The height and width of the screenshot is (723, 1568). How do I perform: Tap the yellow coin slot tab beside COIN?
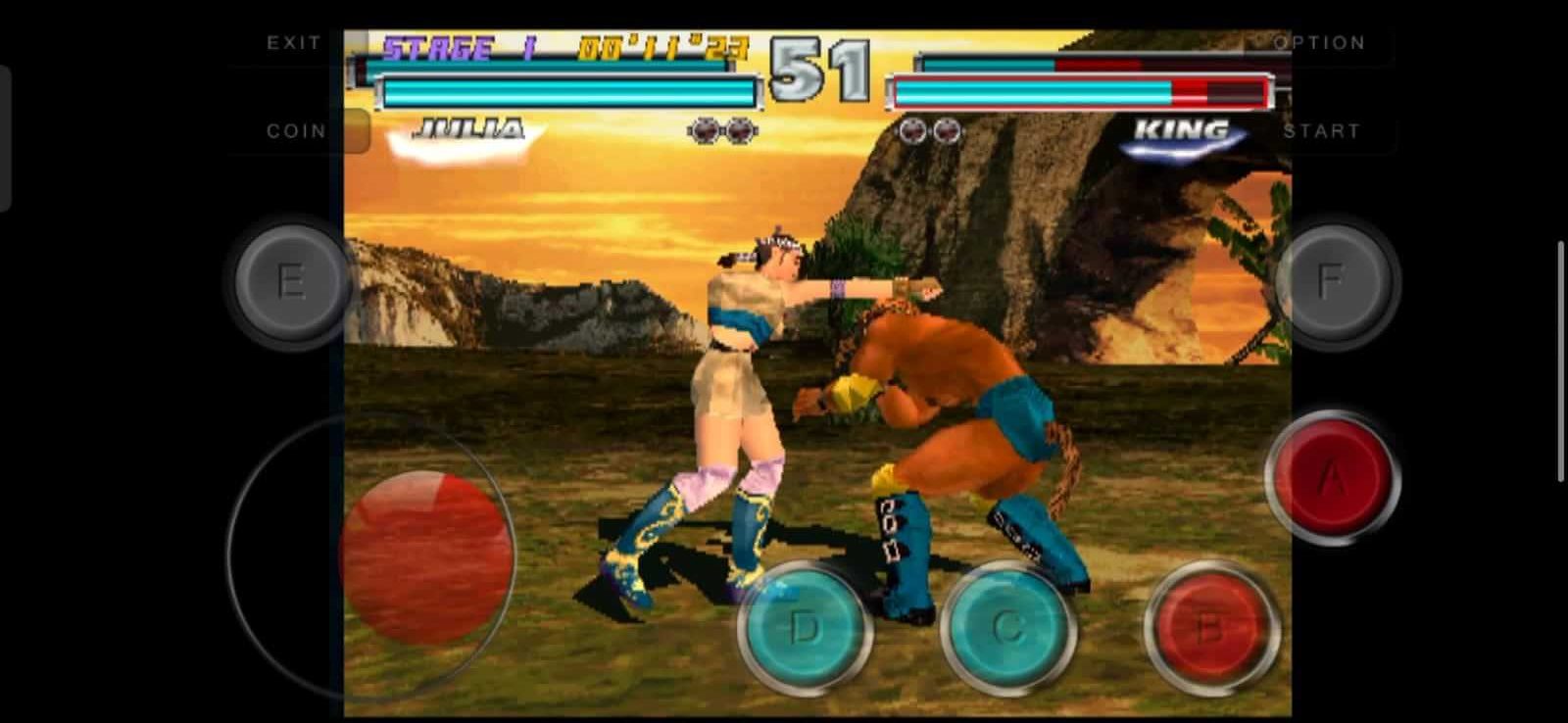(358, 130)
